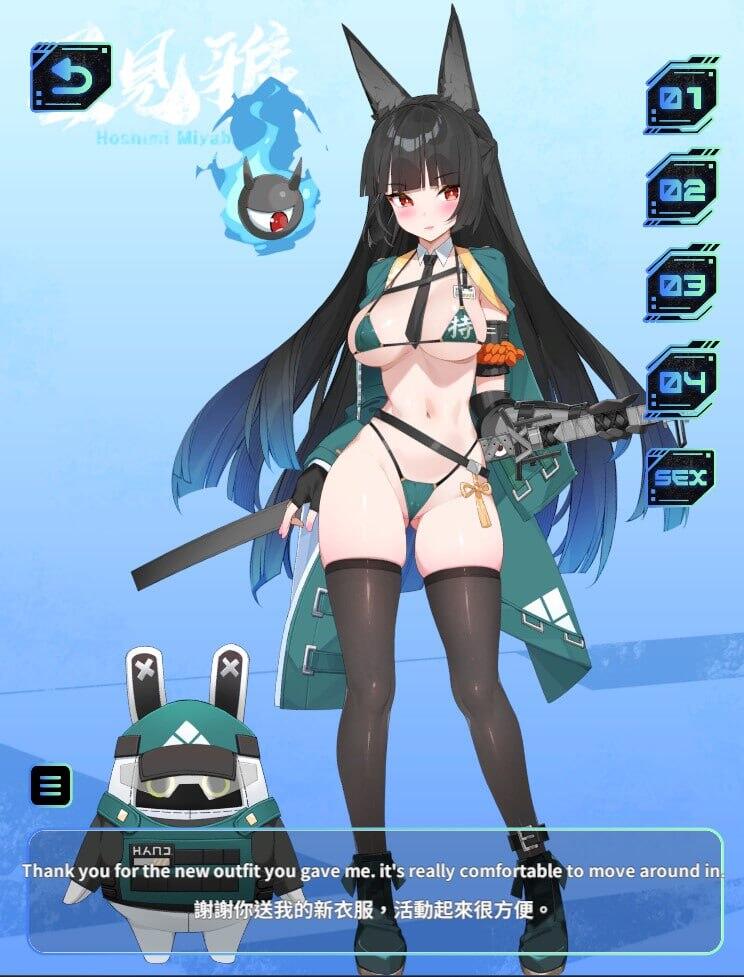Select the 01 button
The height and width of the screenshot is (977, 744).
pyautogui.click(x=681, y=98)
